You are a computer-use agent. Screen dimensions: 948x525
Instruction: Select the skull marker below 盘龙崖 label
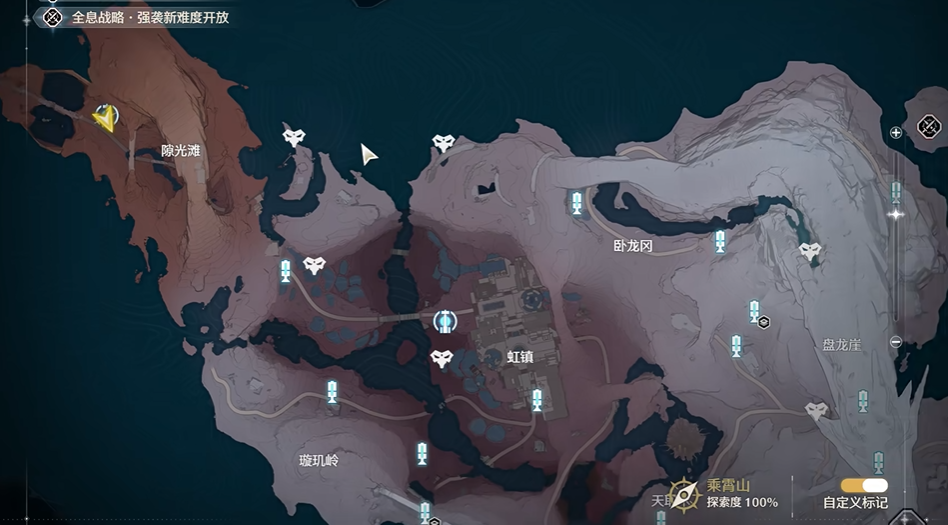click(x=817, y=410)
